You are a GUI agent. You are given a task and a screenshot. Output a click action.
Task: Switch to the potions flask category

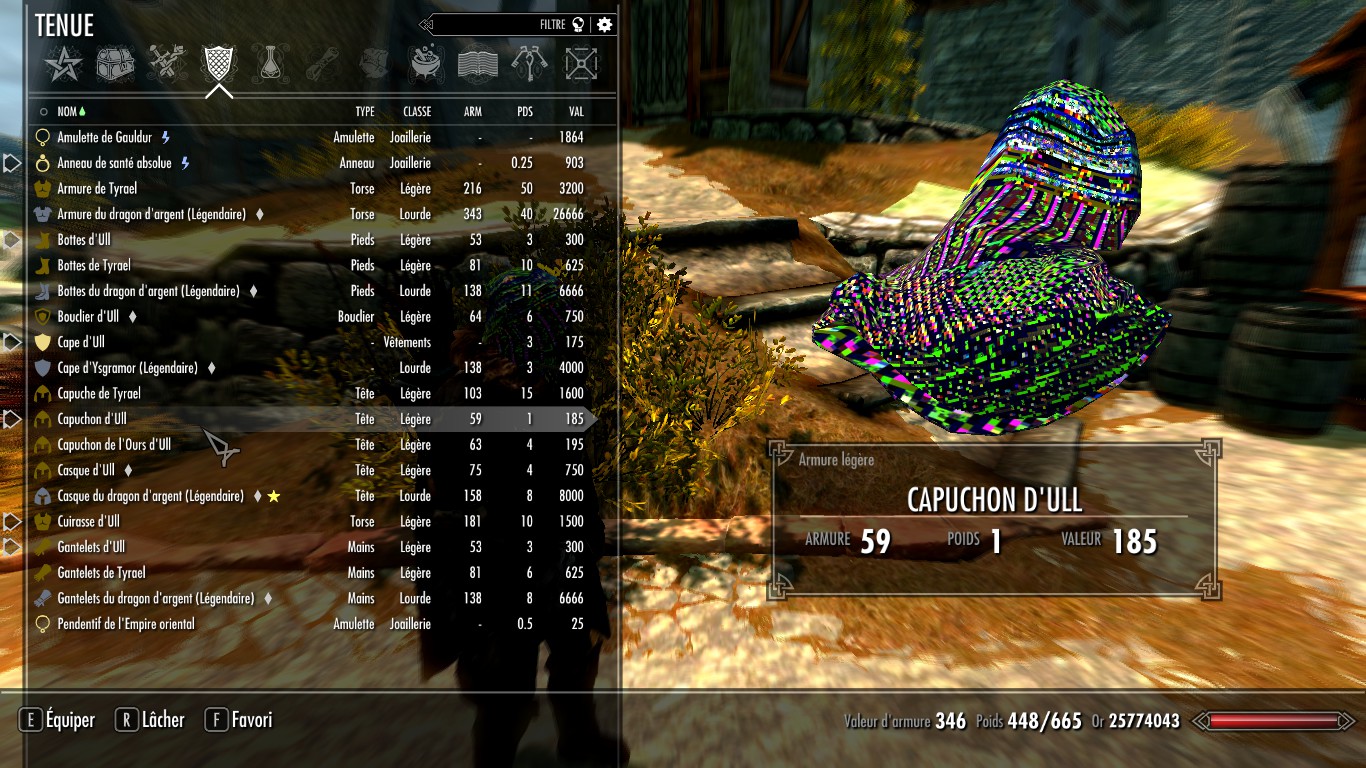(x=268, y=64)
